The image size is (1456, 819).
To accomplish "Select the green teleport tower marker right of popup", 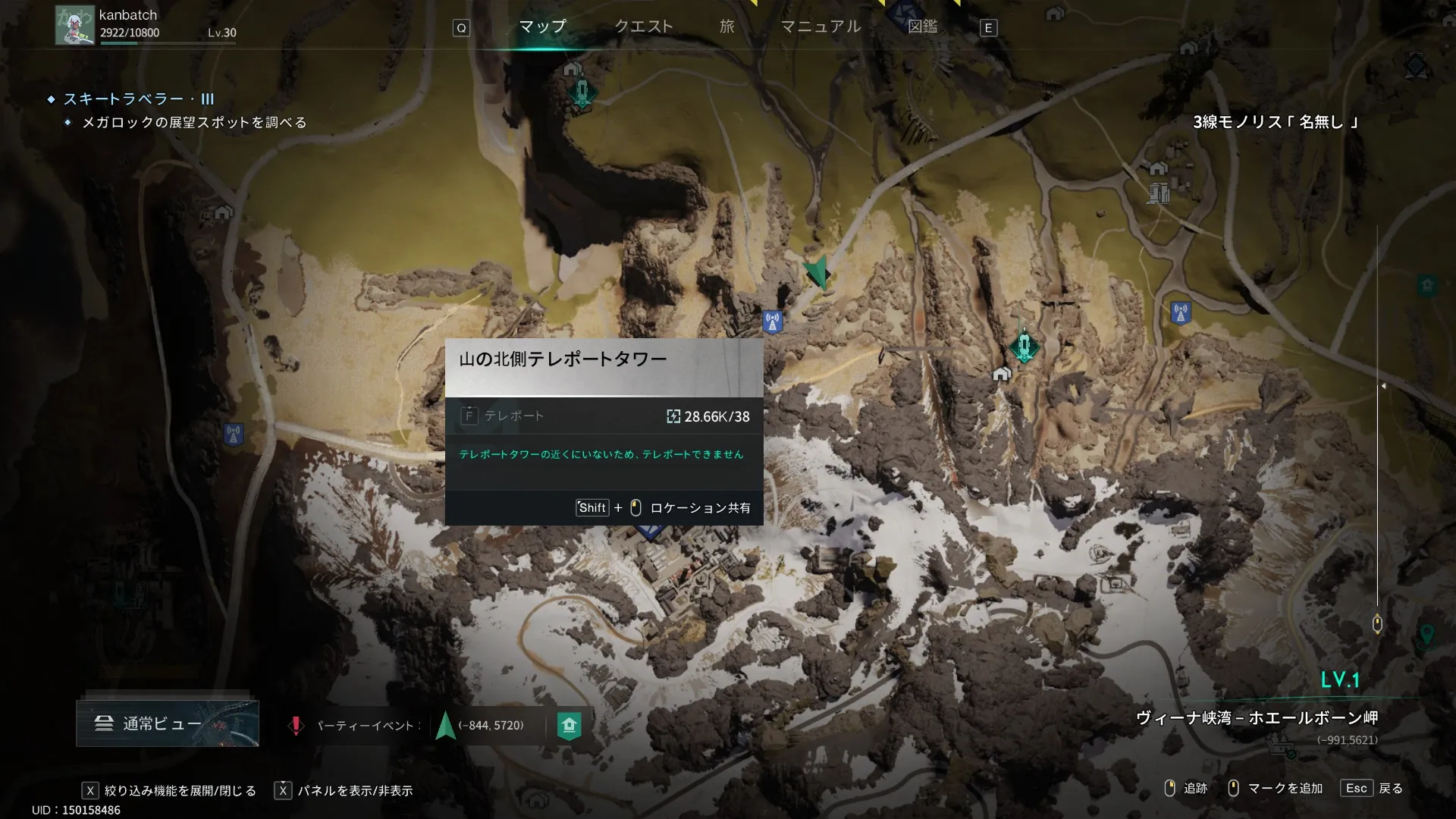I will (1025, 347).
